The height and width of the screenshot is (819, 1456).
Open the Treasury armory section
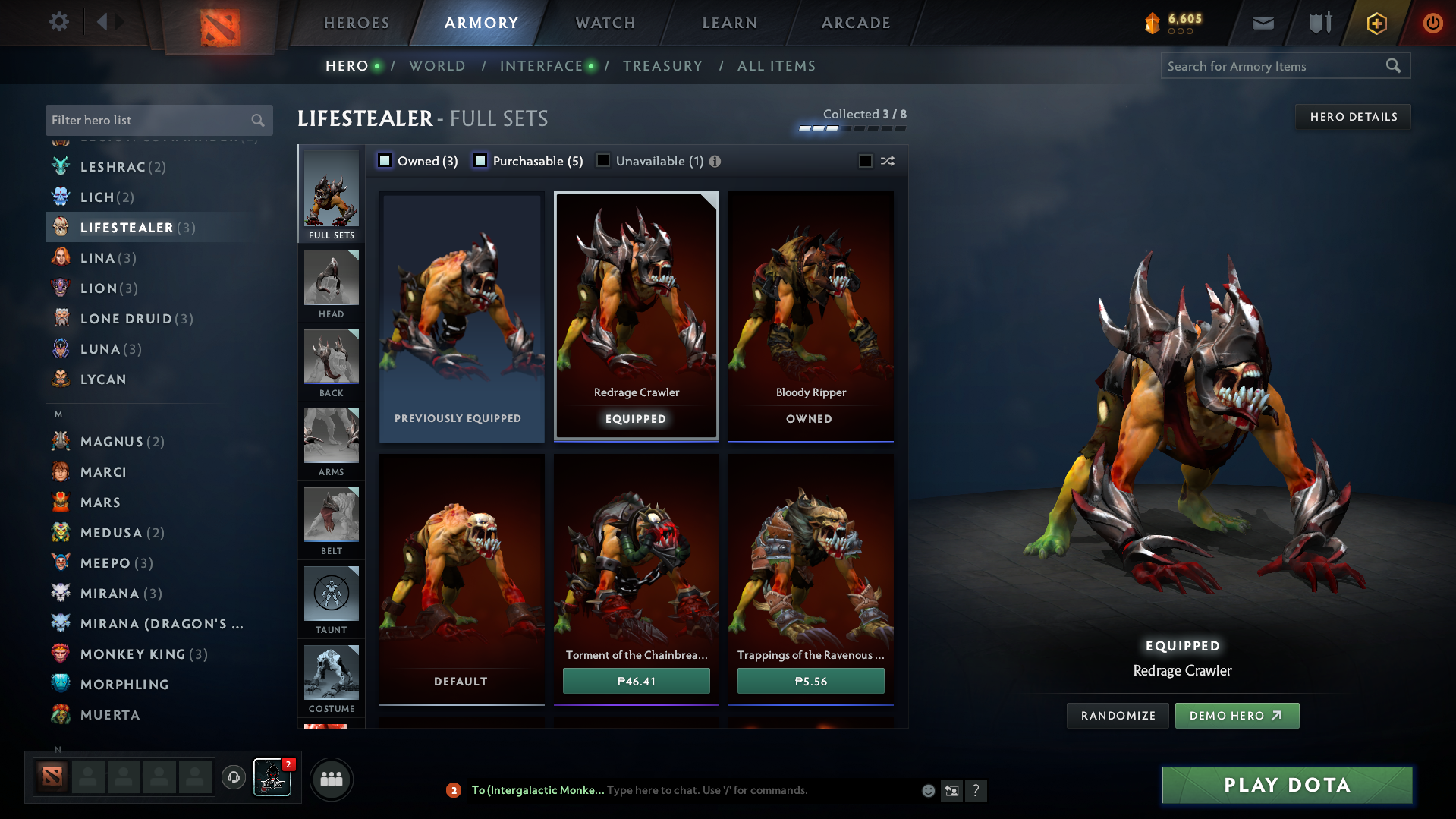pos(662,66)
